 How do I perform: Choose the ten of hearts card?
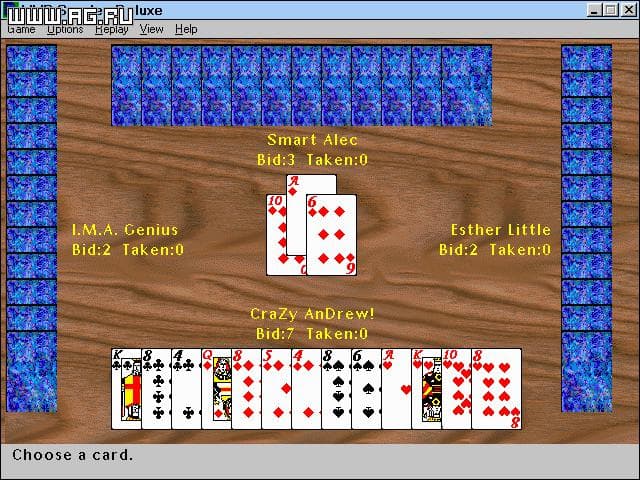455,388
